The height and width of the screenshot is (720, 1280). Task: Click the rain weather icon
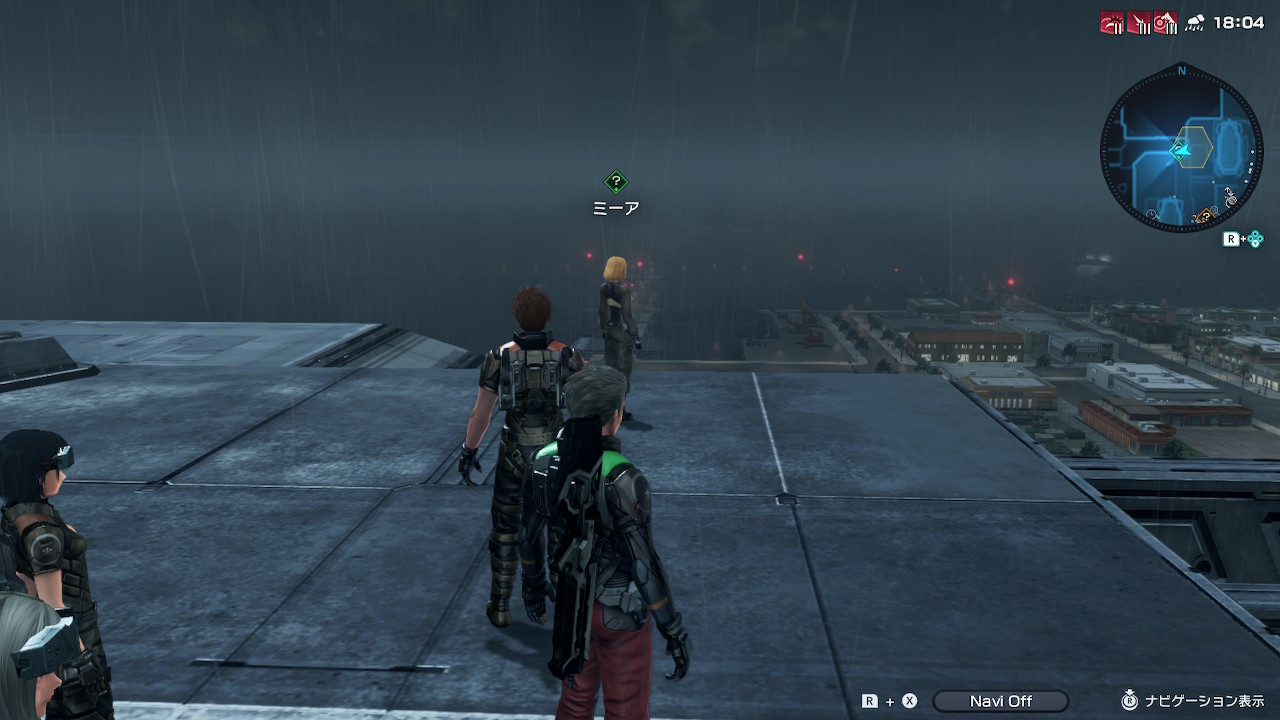(1194, 23)
